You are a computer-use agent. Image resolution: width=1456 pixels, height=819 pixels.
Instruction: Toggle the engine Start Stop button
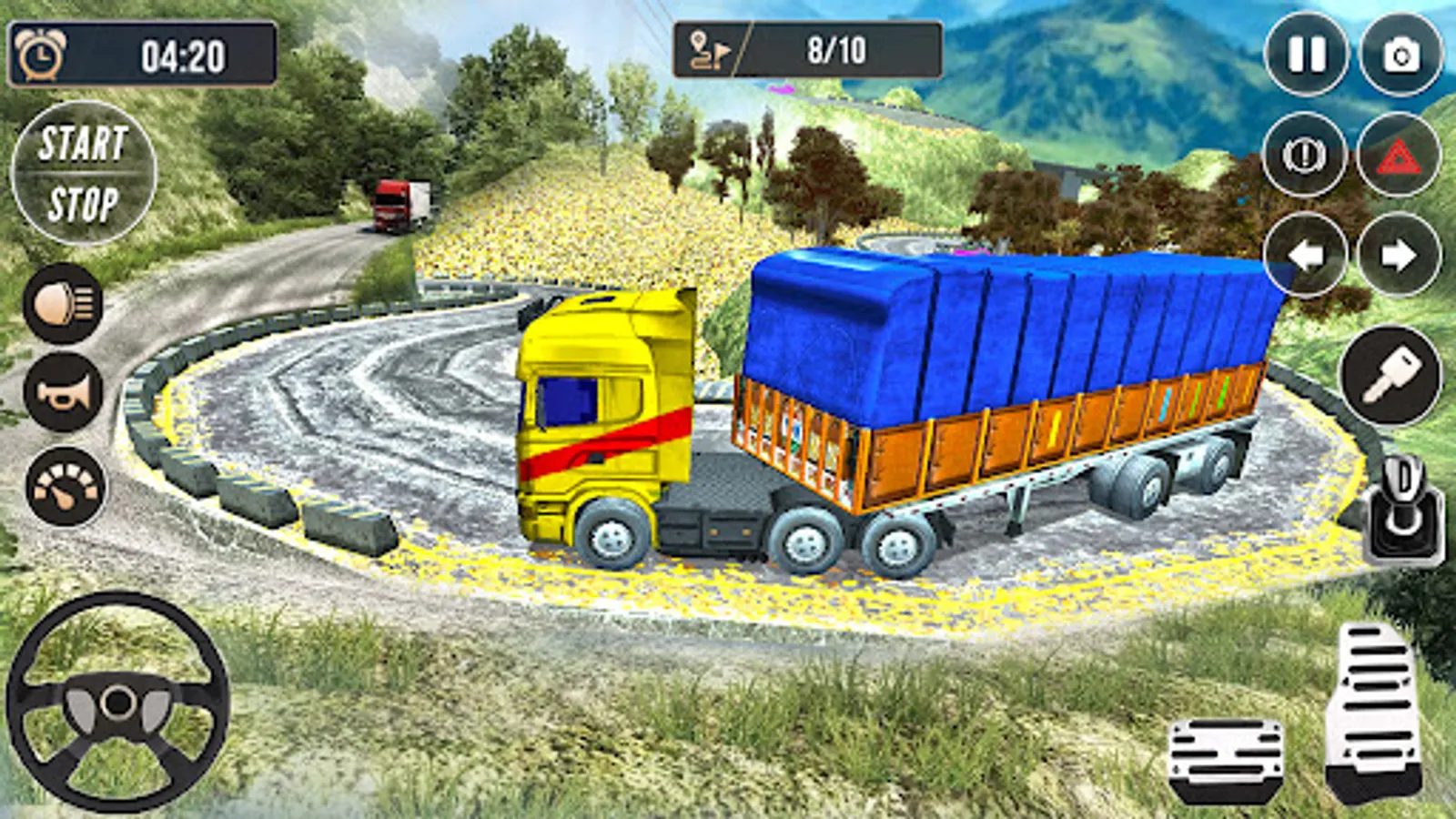[84, 173]
